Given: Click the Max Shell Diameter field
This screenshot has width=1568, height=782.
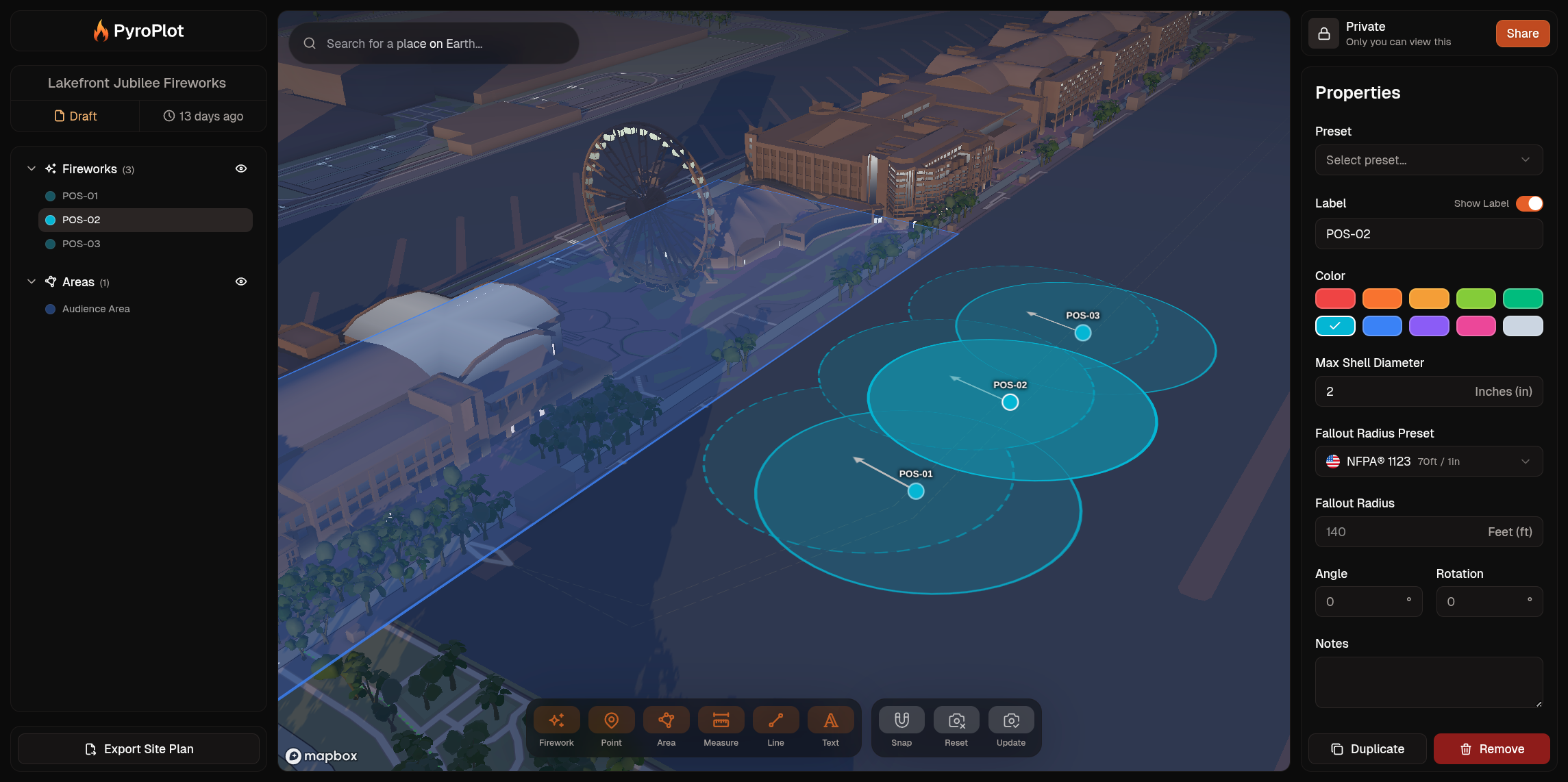Looking at the screenshot, I should (x=1391, y=392).
